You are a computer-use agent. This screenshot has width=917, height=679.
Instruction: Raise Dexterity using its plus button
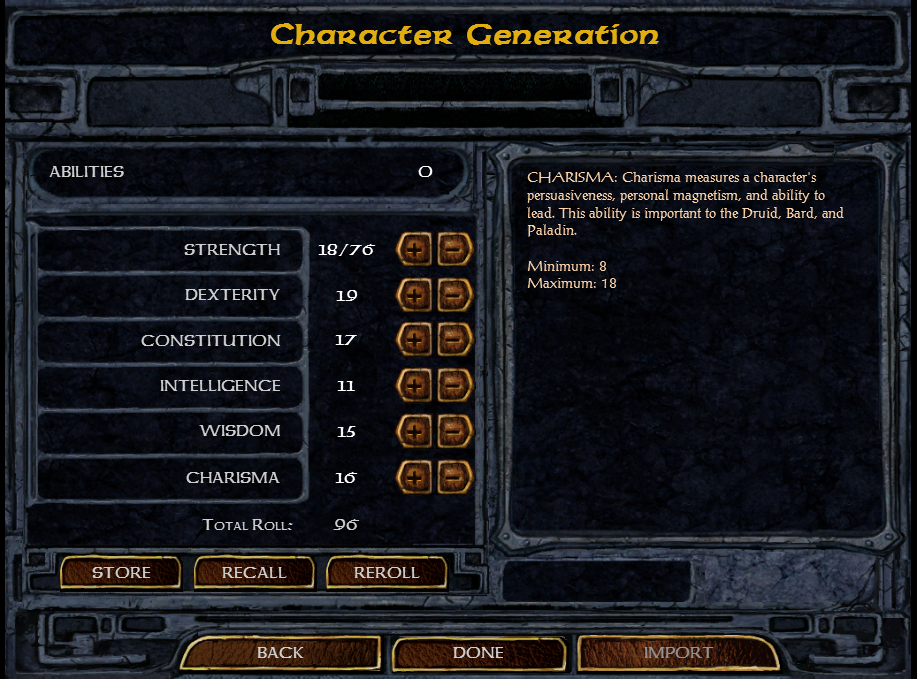[414, 295]
